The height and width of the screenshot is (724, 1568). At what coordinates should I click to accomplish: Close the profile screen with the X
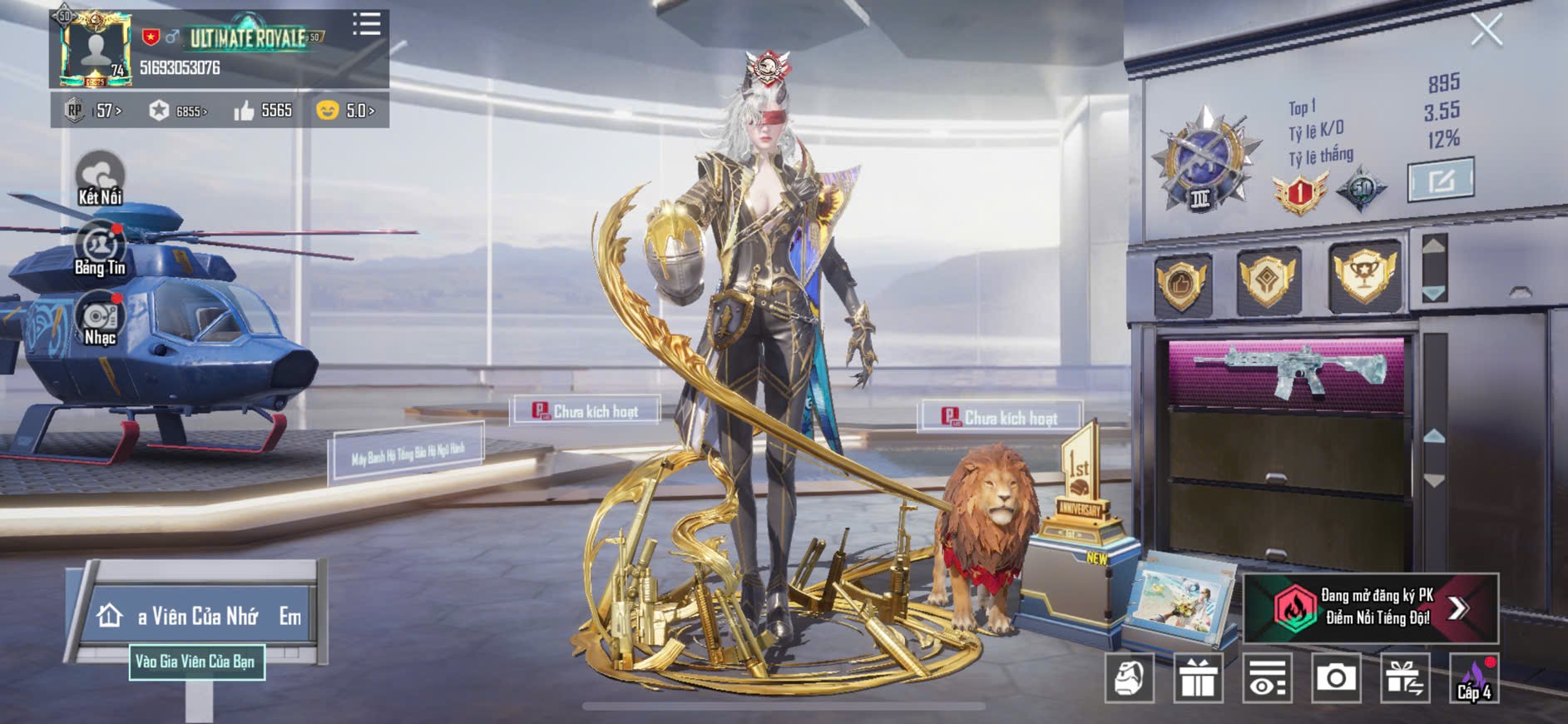[x=1486, y=31]
